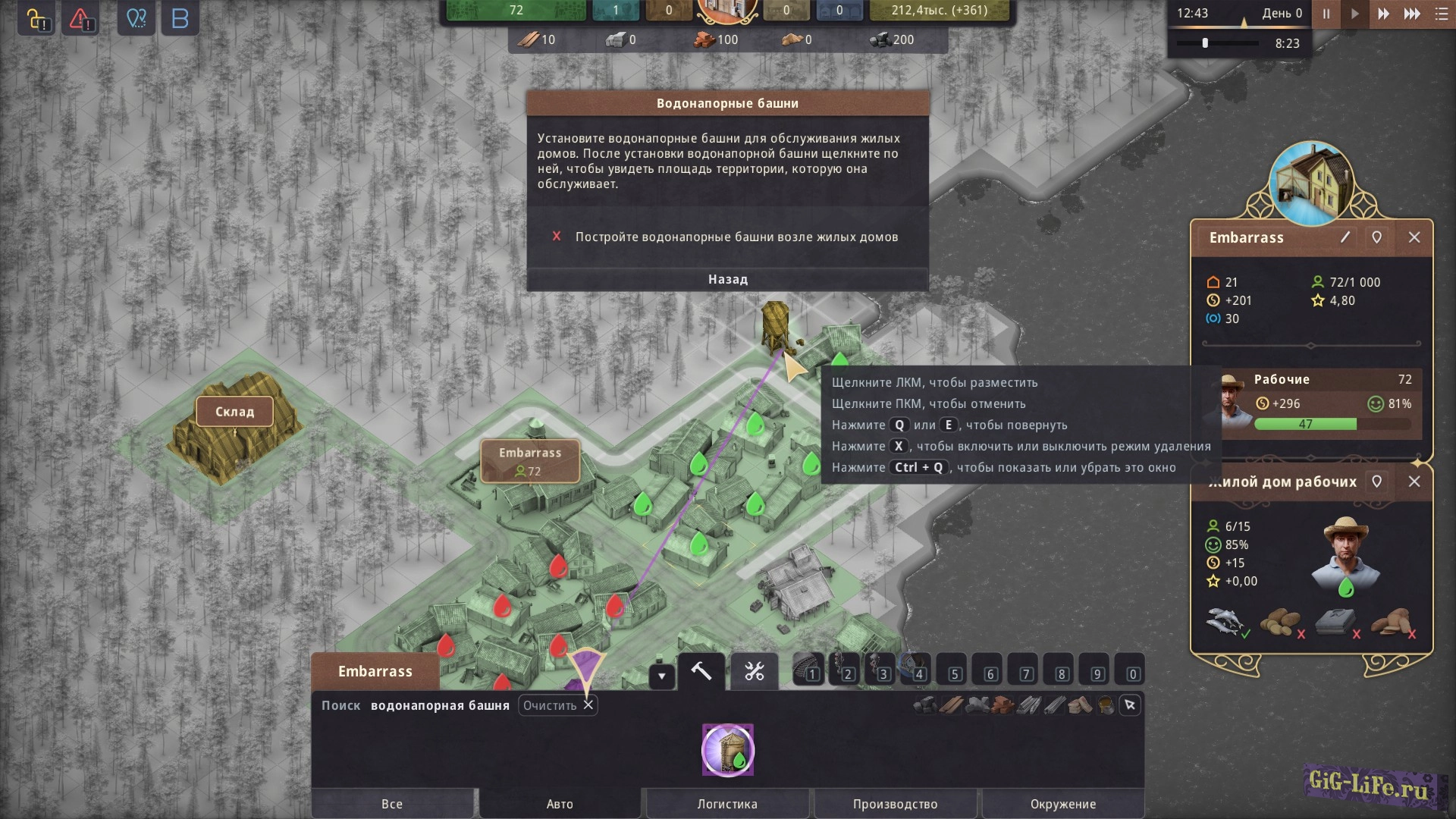The image size is (1456, 819).
Task: Set game speed to triple fast-forward
Action: [1412, 14]
